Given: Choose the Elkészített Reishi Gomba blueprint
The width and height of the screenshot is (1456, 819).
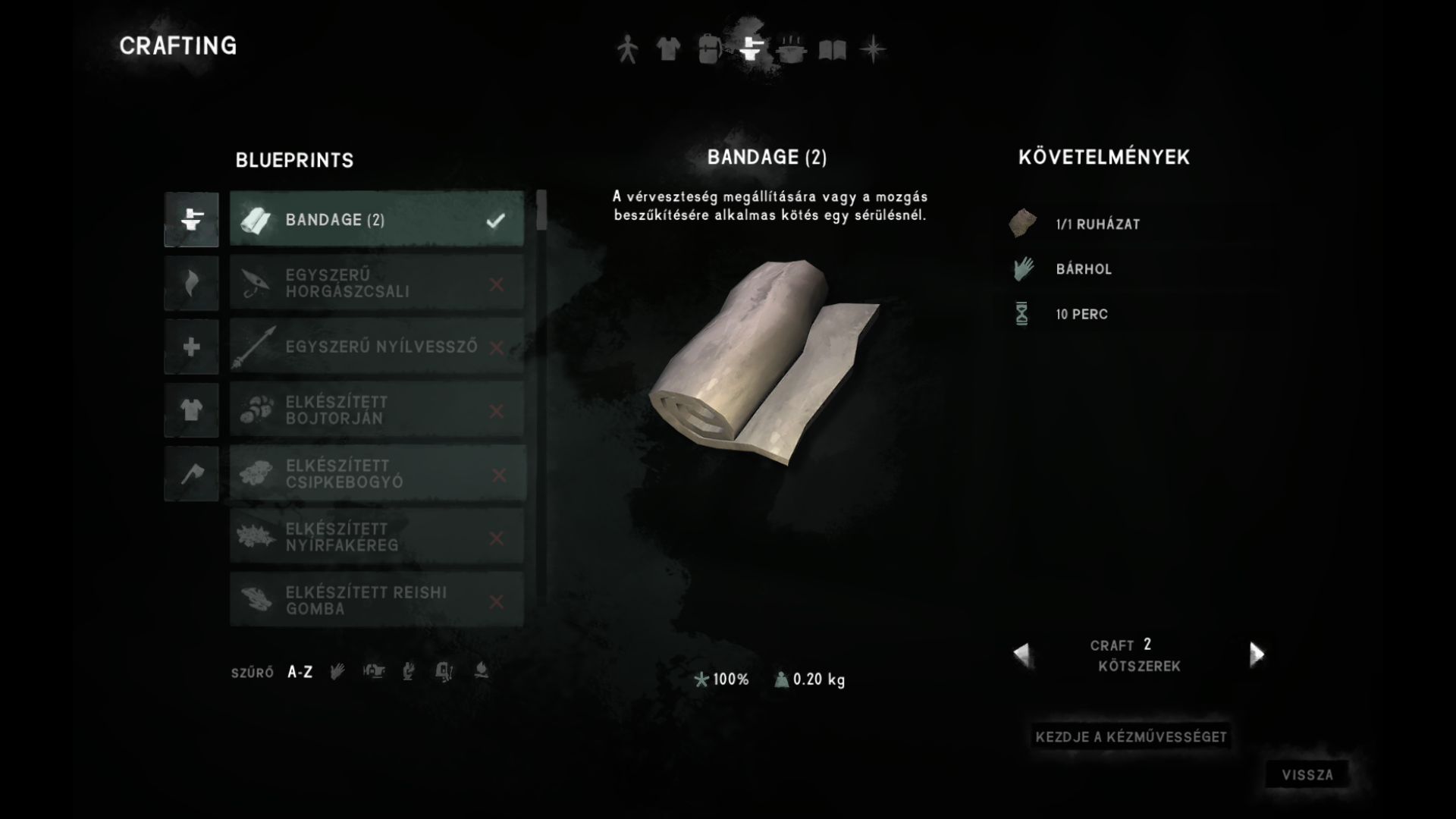Looking at the screenshot, I should click(377, 601).
